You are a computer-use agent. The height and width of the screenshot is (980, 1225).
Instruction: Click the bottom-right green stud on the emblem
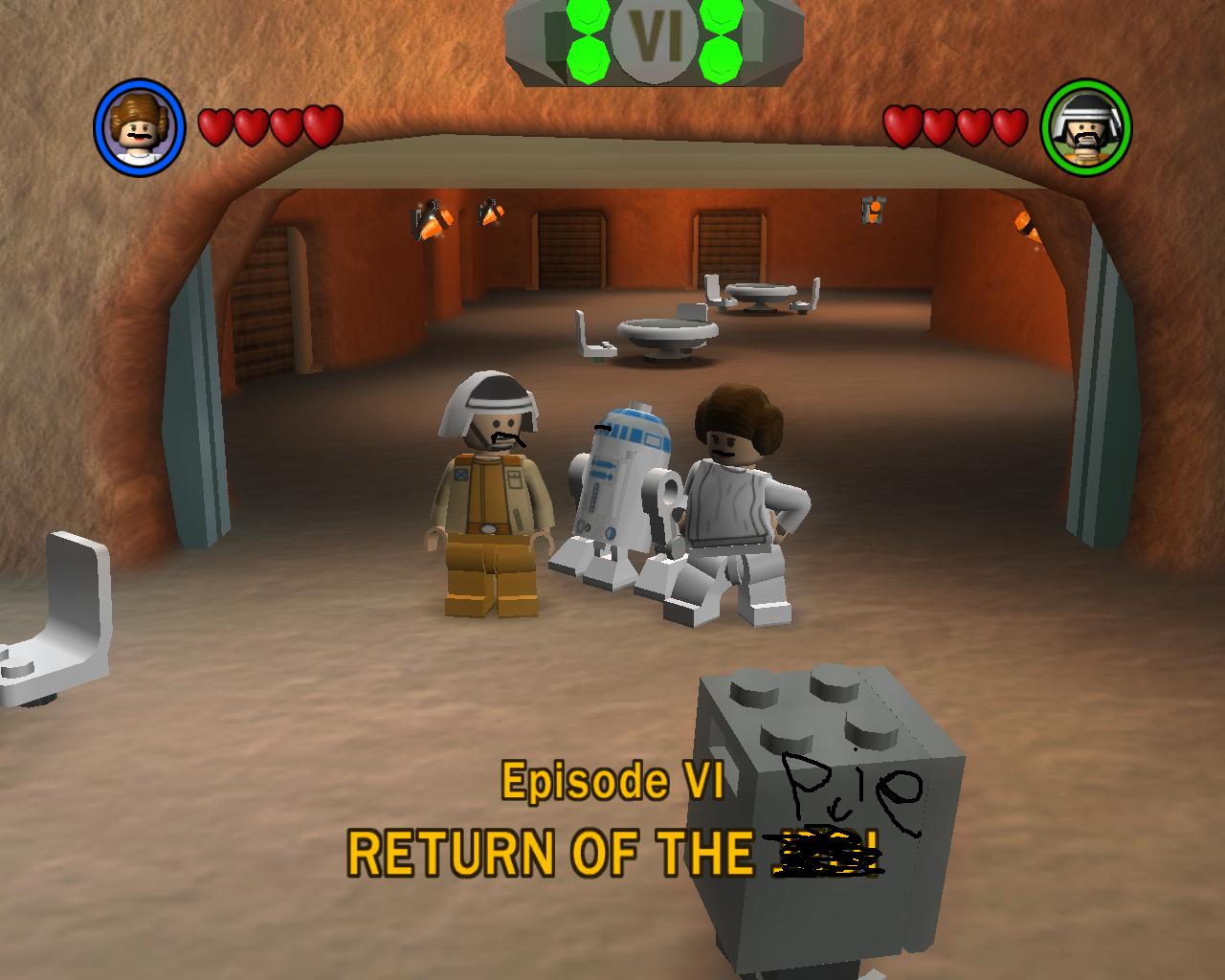pos(721,60)
